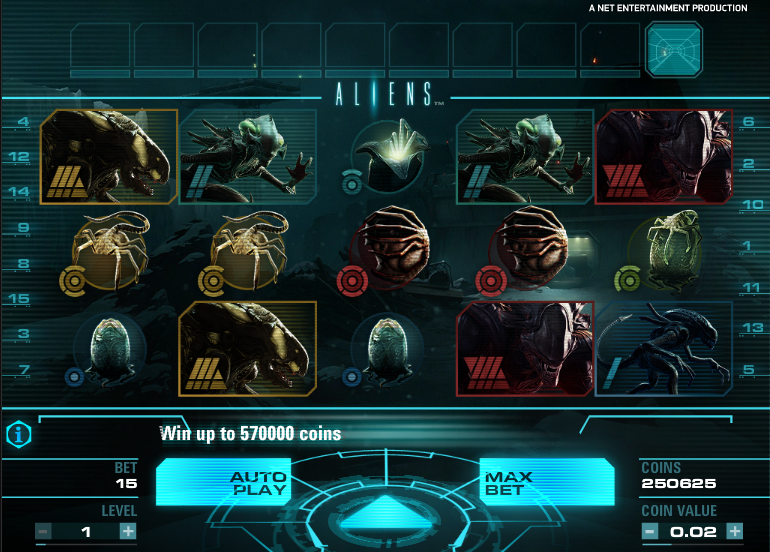Increase the bet level with plus
This screenshot has width=770, height=552.
pyautogui.click(x=128, y=531)
